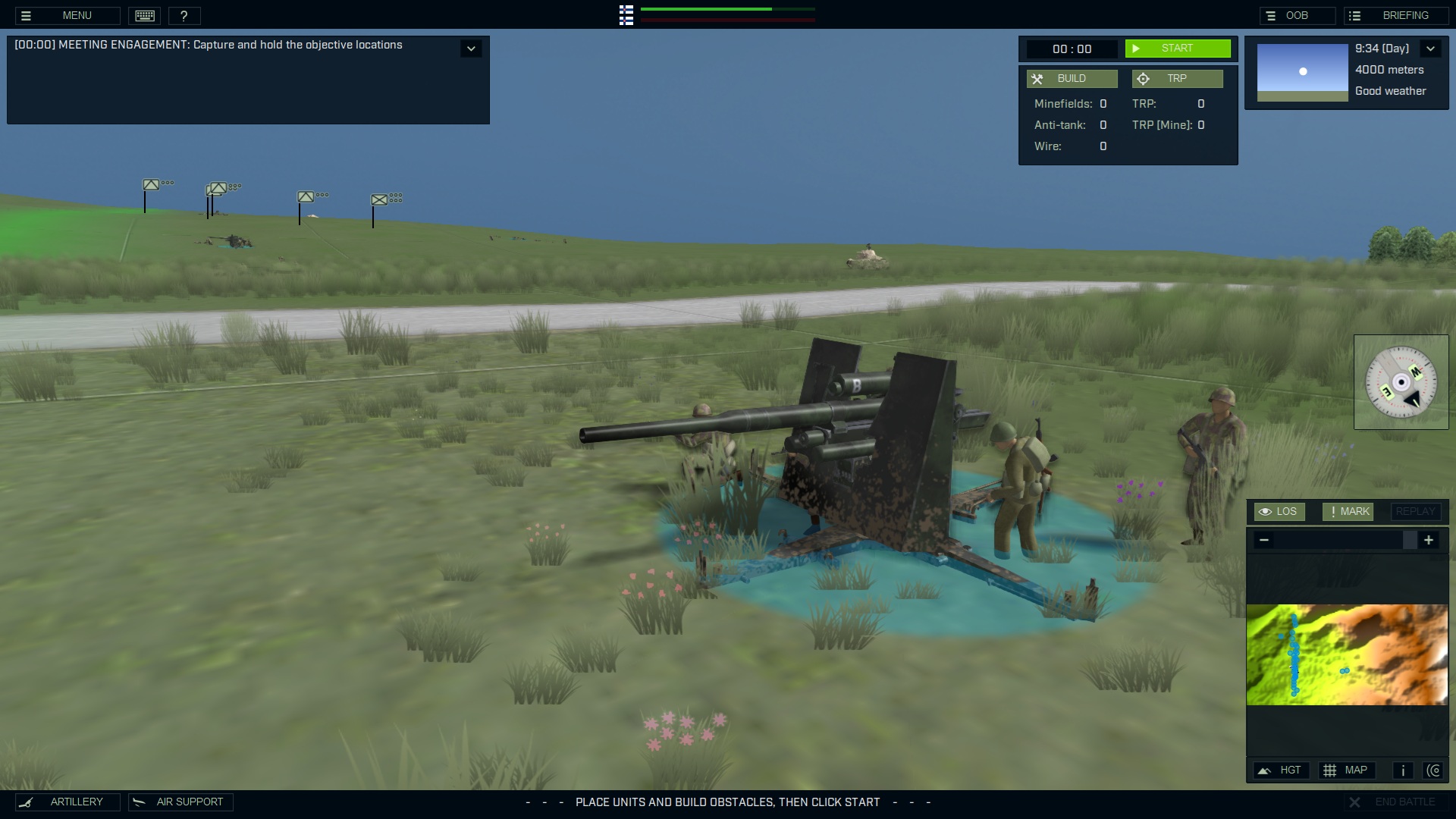
Task: Toggle LOS line of sight display
Action: (1280, 511)
